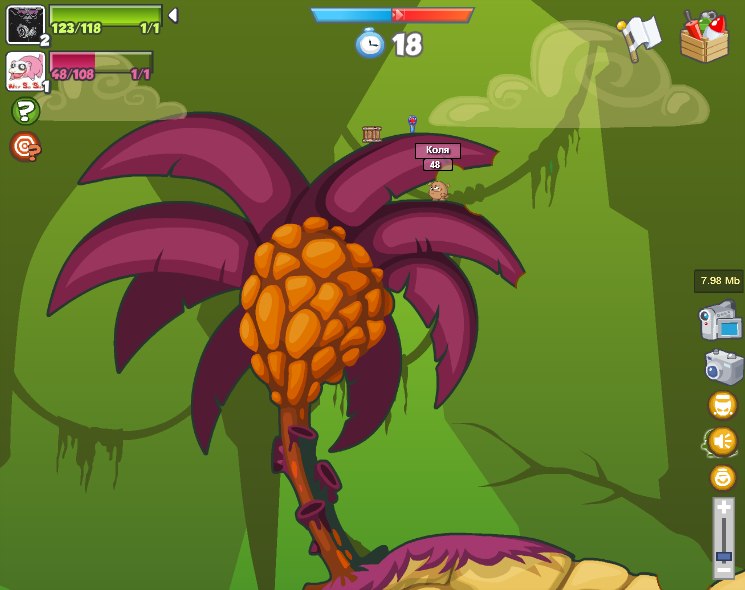Toggle sound with the orange speaker button
Image resolution: width=745 pixels, height=590 pixels.
pyautogui.click(x=722, y=441)
